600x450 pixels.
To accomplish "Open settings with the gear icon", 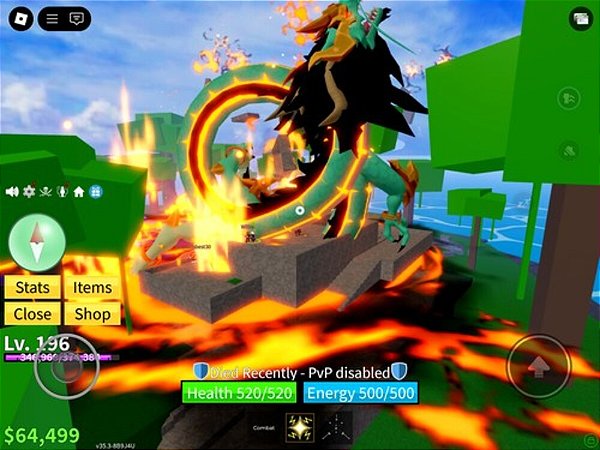I will click(29, 191).
